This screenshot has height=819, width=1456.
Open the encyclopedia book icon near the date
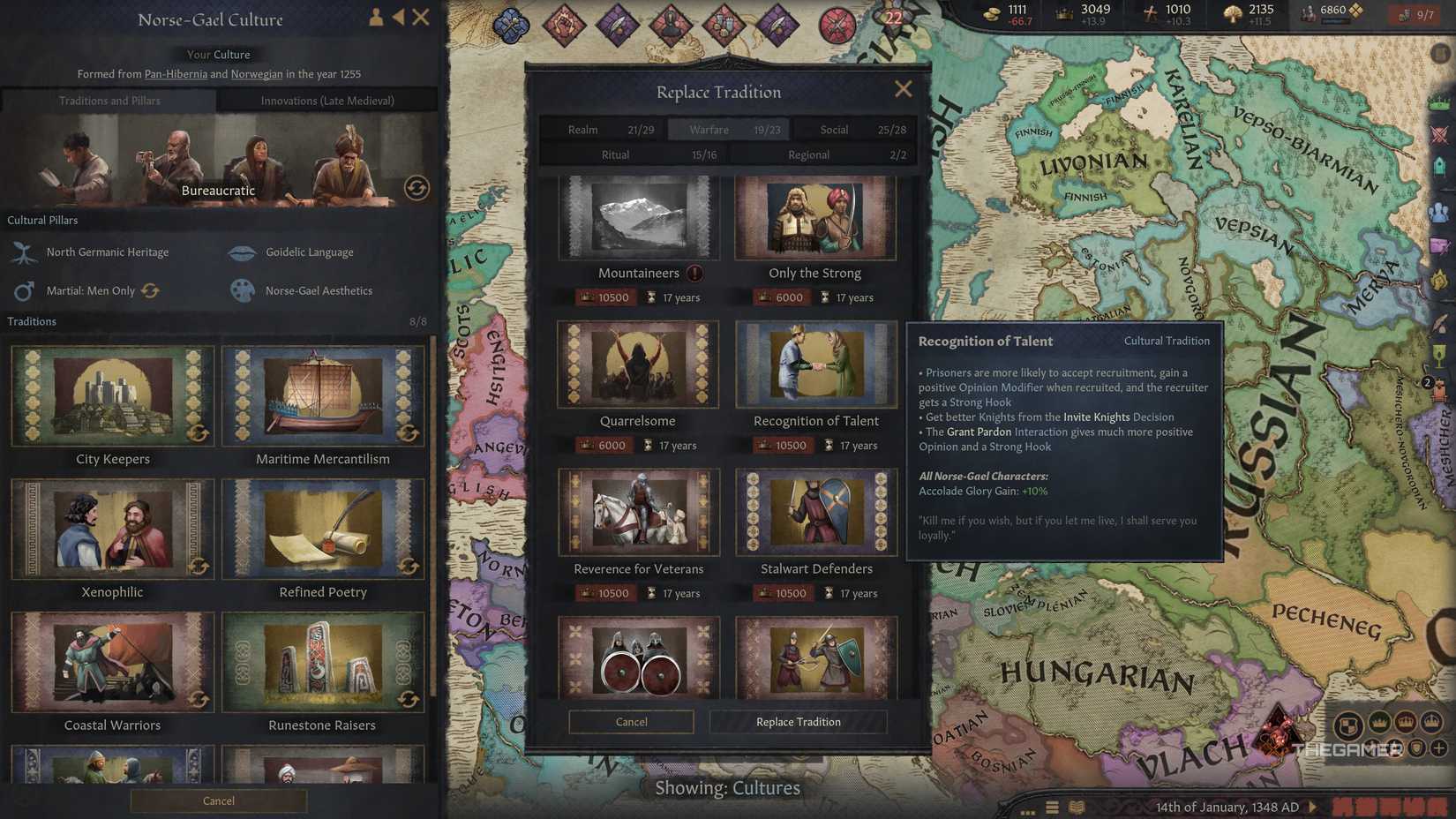click(x=1077, y=807)
